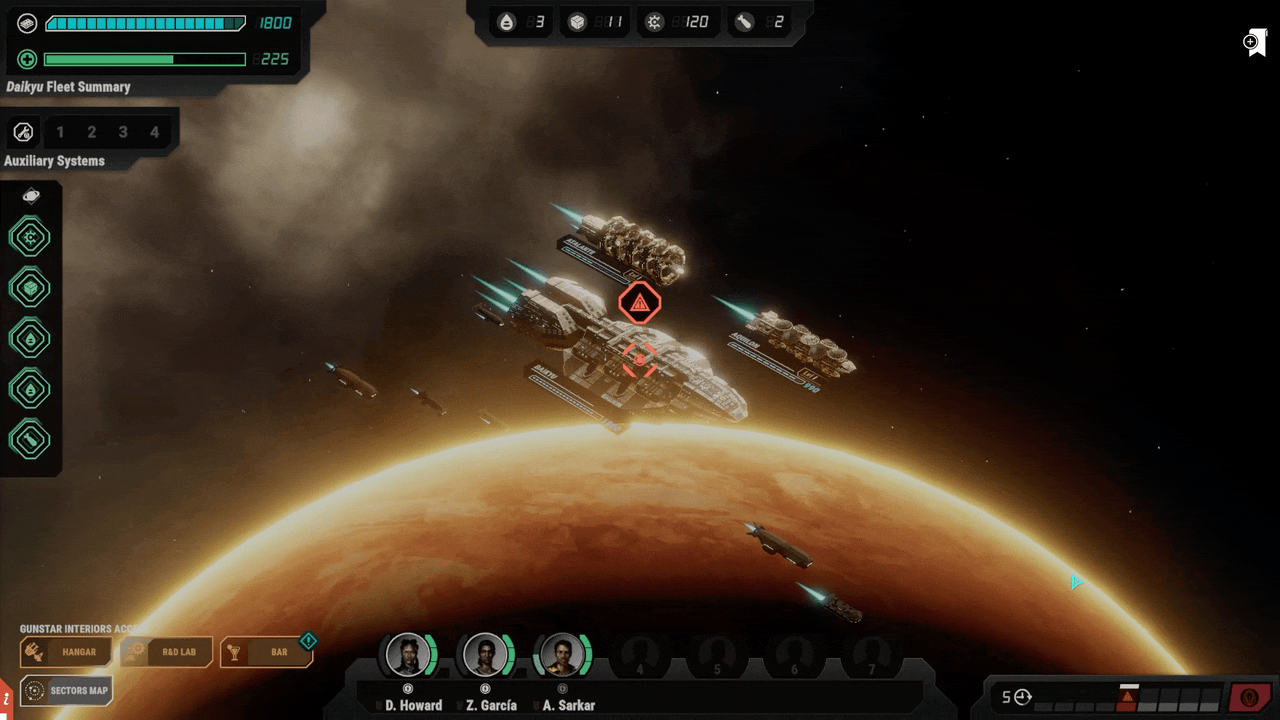Activate the green wrench repair icon

[x=30, y=440]
